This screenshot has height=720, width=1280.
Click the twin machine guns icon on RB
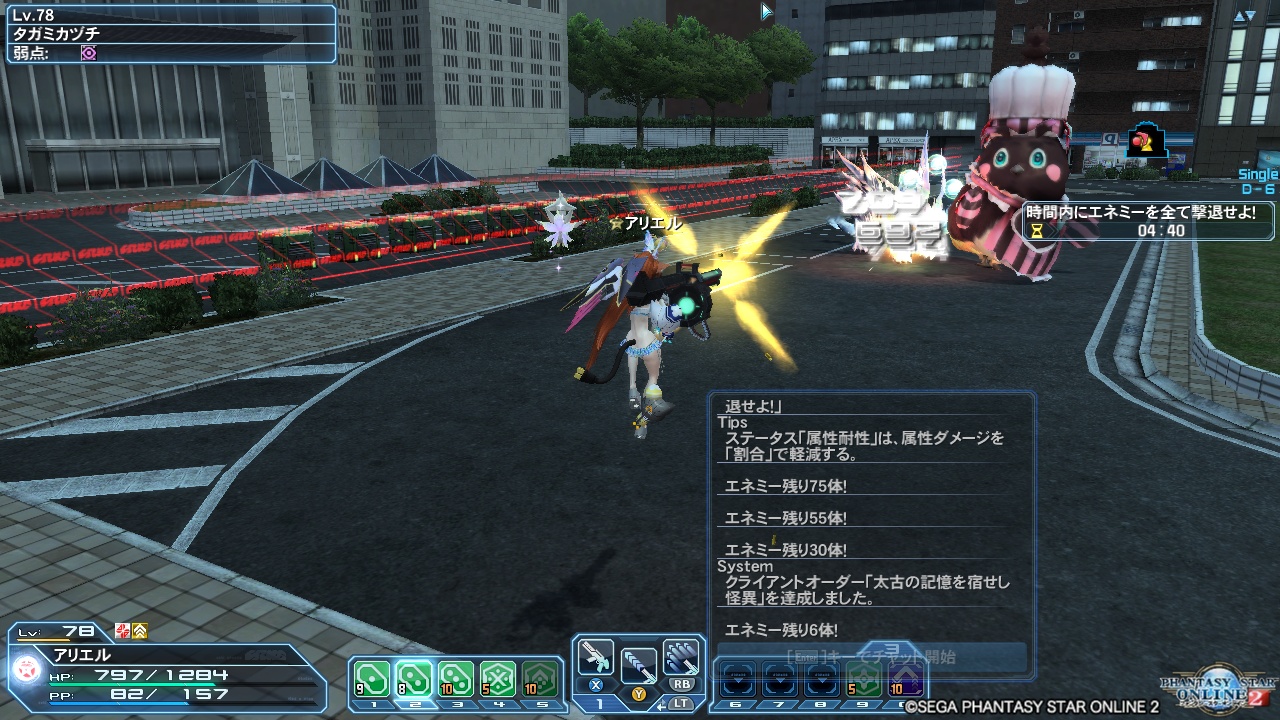click(x=681, y=657)
